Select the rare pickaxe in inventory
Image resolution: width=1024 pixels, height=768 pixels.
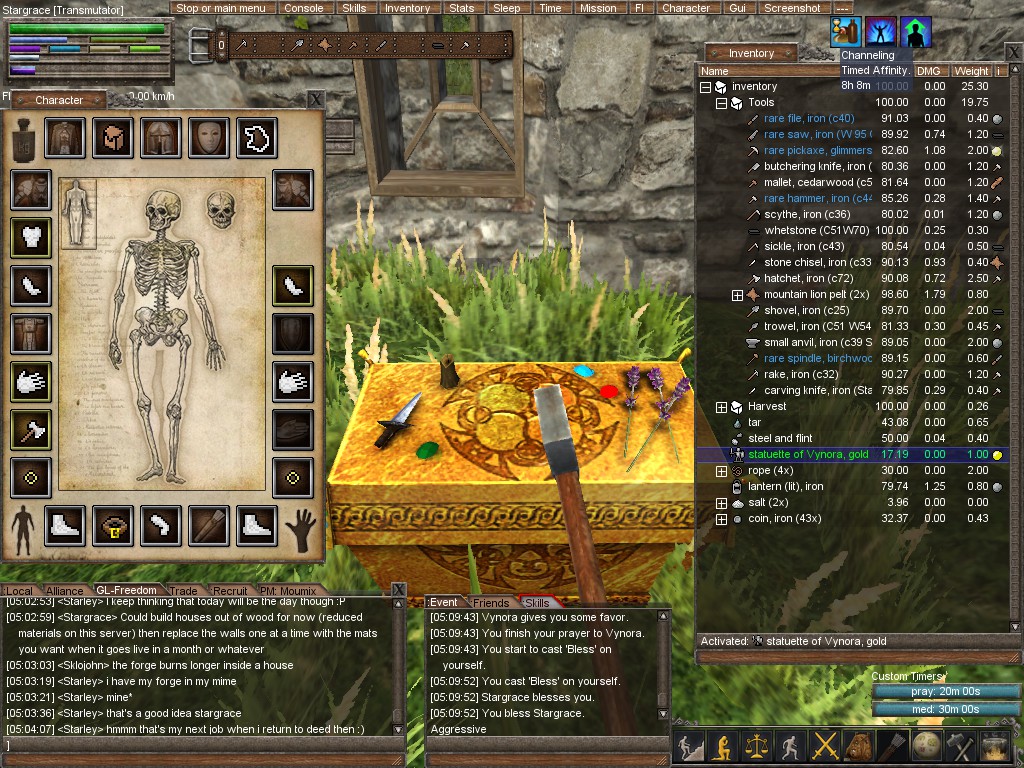pos(817,151)
